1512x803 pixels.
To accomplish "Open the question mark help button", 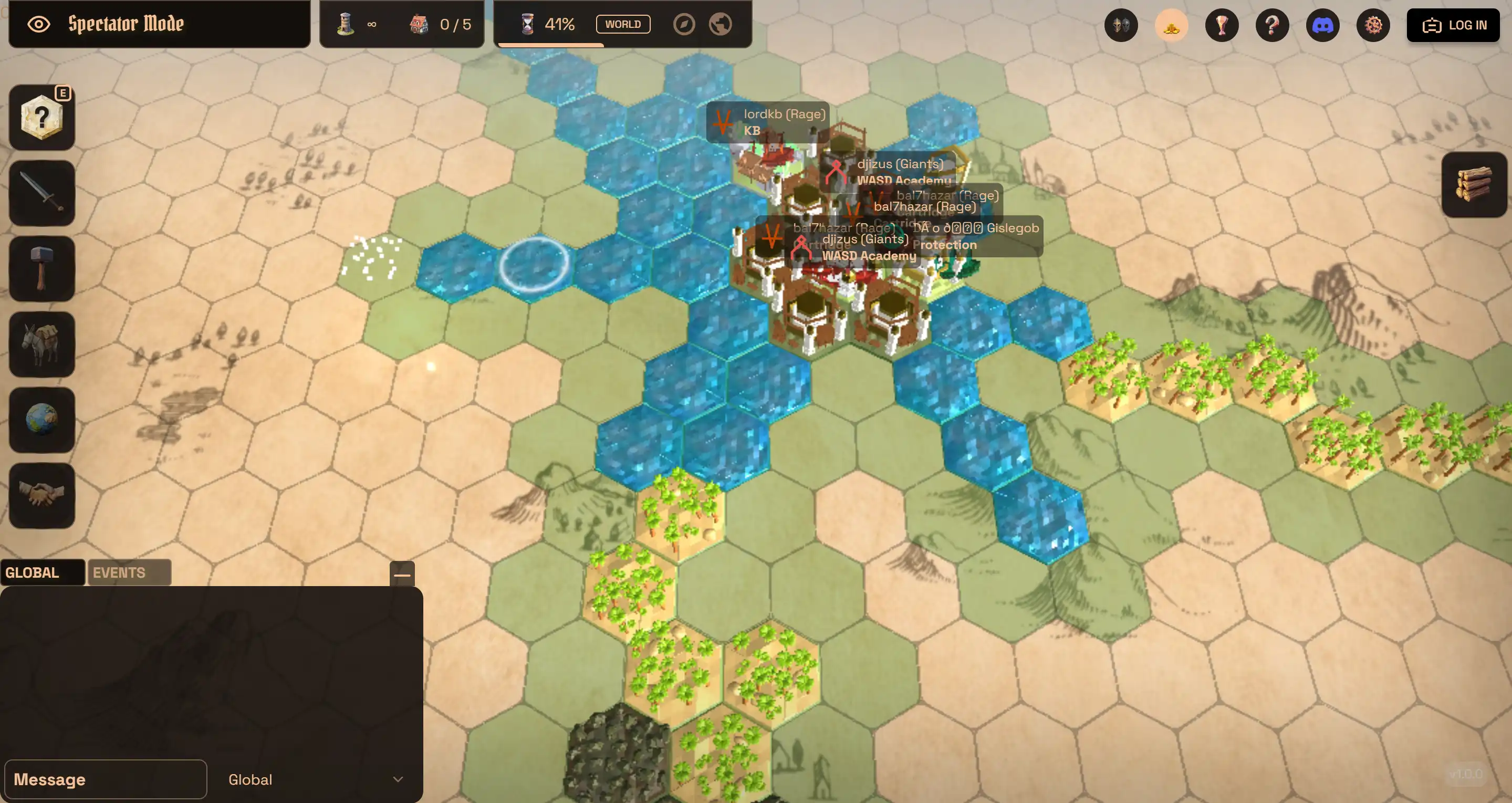I will (x=1272, y=25).
